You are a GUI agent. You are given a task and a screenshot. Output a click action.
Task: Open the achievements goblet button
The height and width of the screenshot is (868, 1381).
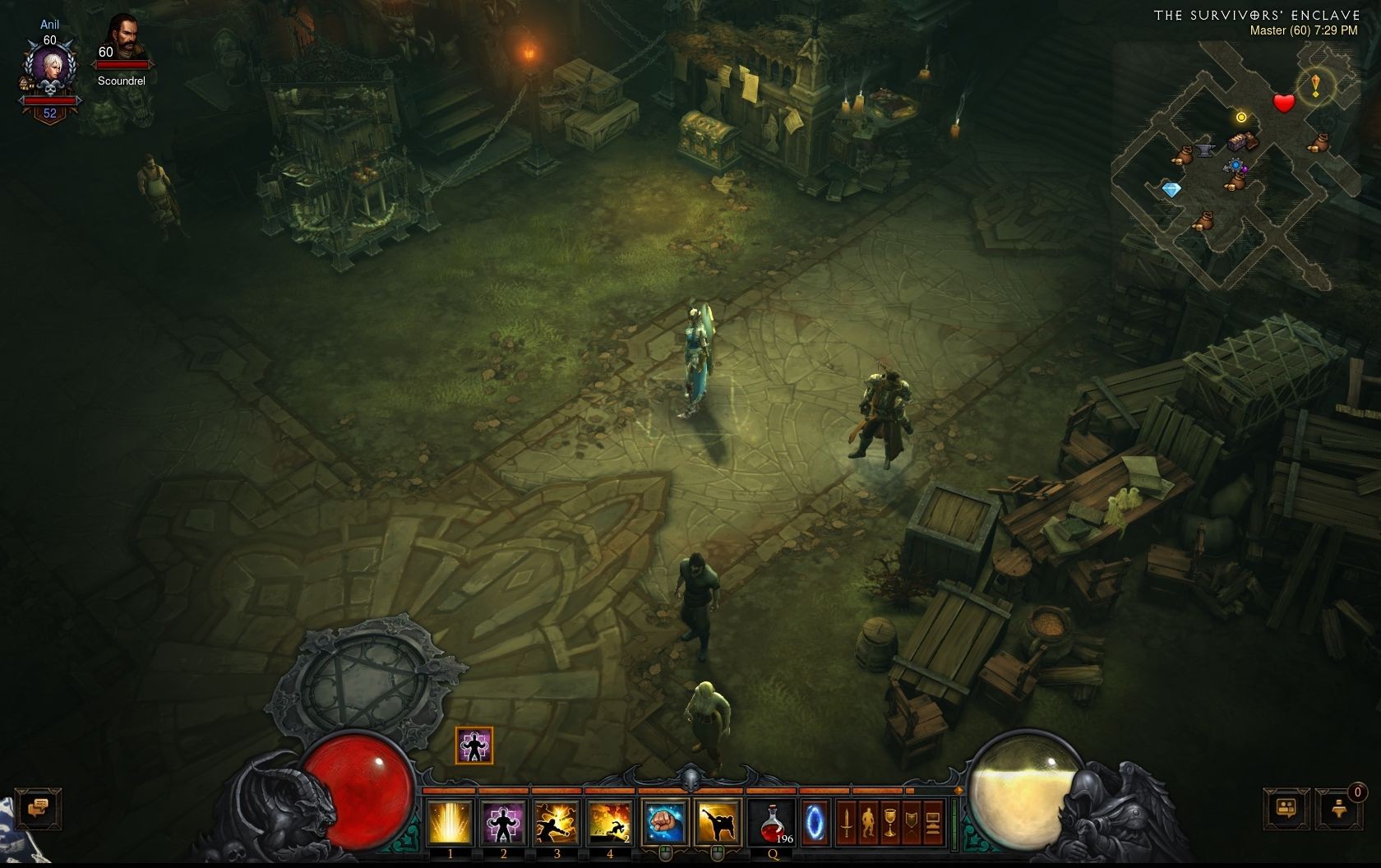(889, 822)
